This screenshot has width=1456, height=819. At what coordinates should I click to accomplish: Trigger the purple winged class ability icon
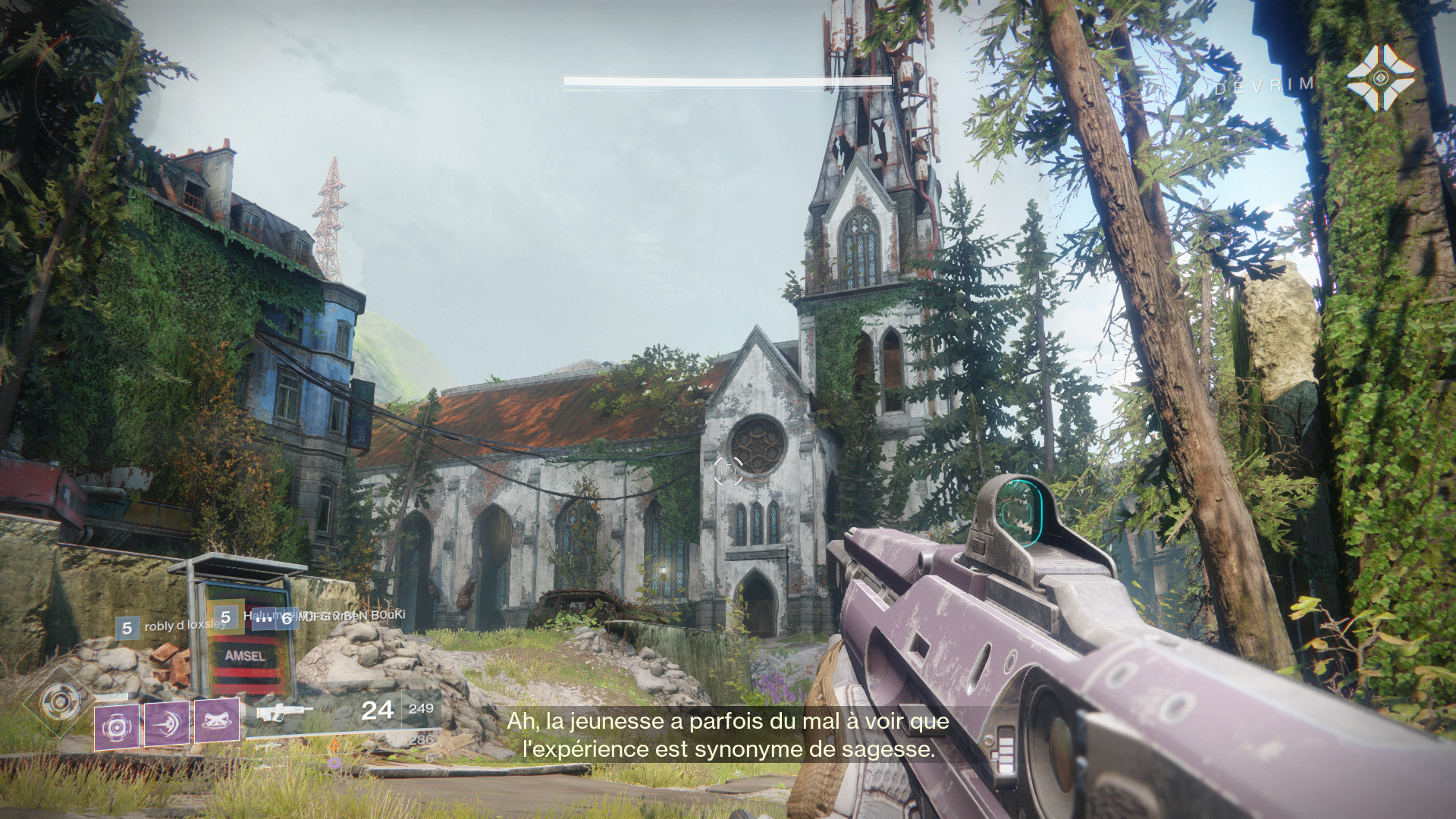217,720
